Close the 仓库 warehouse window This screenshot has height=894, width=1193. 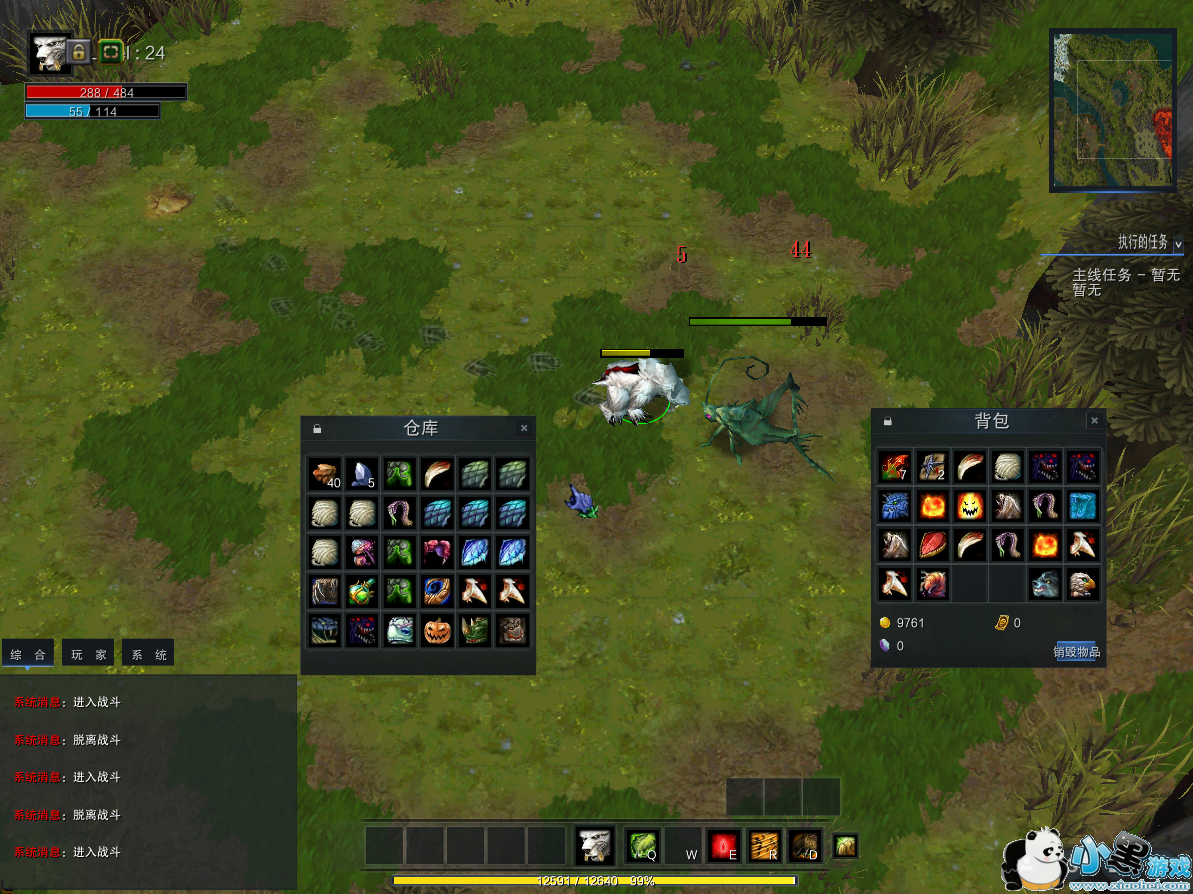[x=524, y=428]
